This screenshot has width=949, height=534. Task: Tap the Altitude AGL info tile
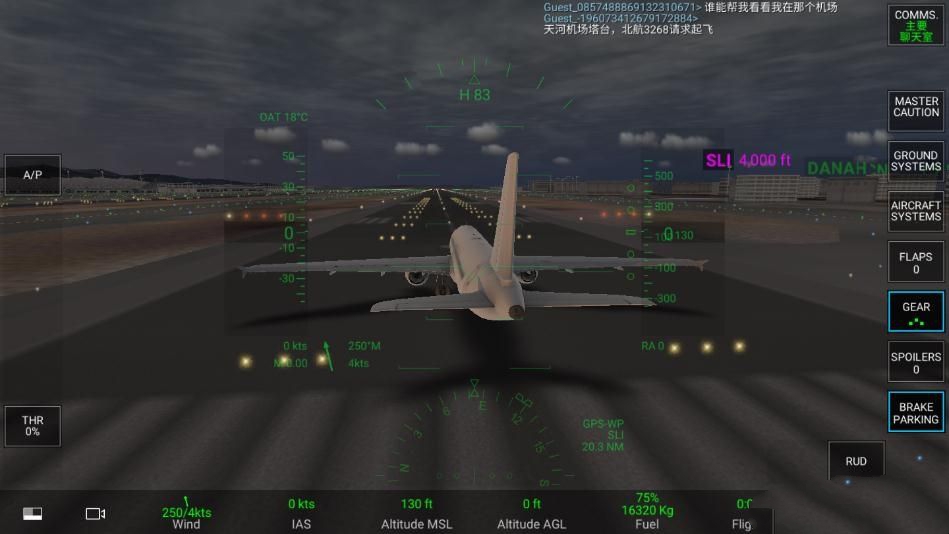pos(531,514)
